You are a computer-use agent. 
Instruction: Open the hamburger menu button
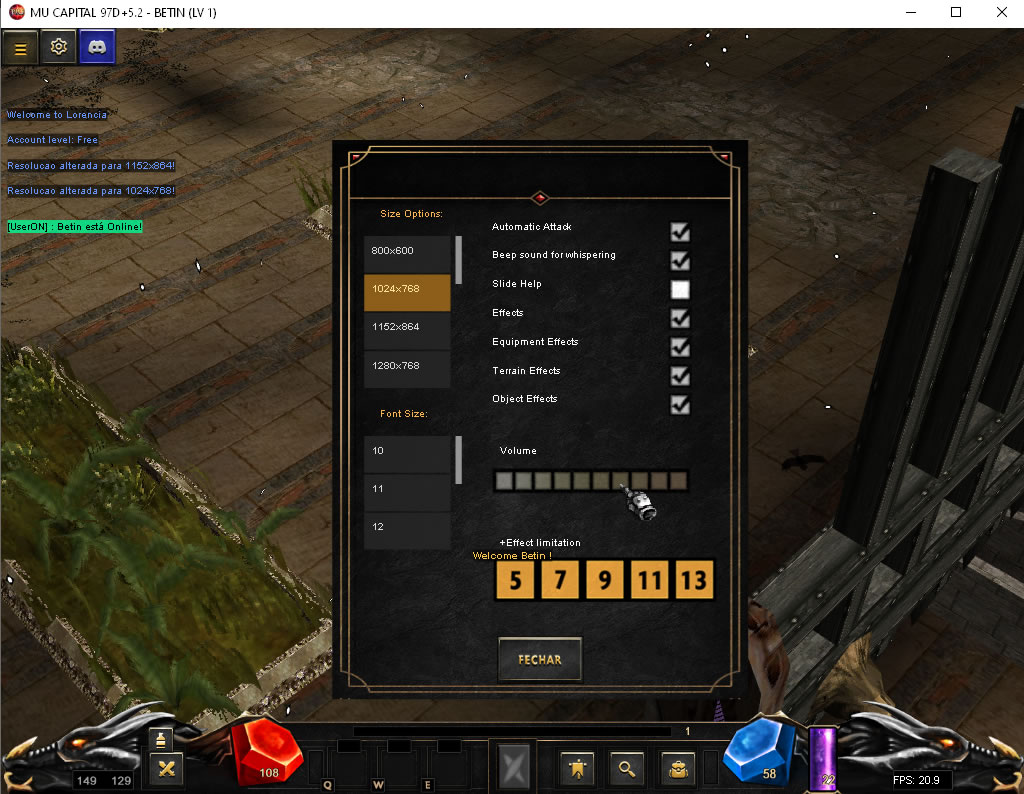20,47
